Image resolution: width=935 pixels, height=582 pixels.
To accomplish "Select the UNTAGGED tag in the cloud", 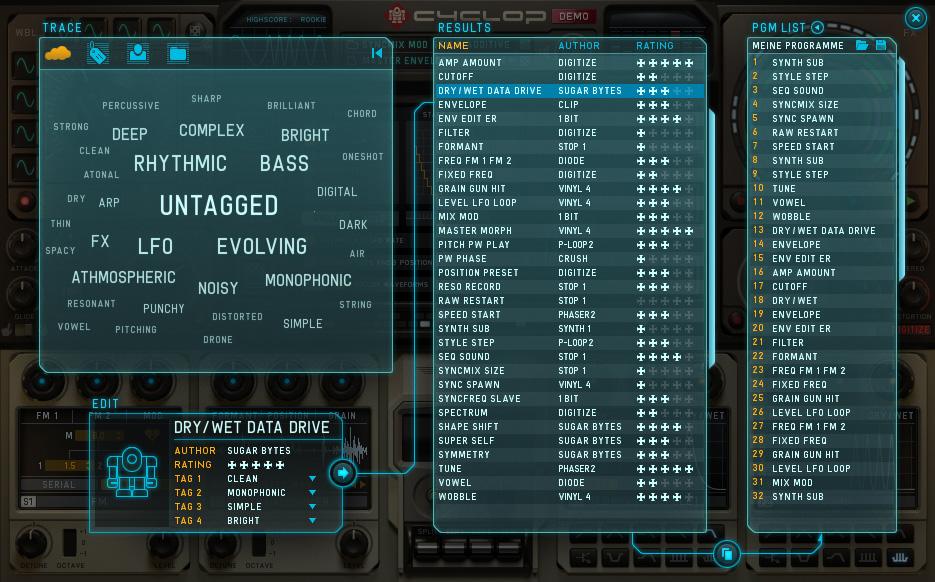I will click(219, 206).
